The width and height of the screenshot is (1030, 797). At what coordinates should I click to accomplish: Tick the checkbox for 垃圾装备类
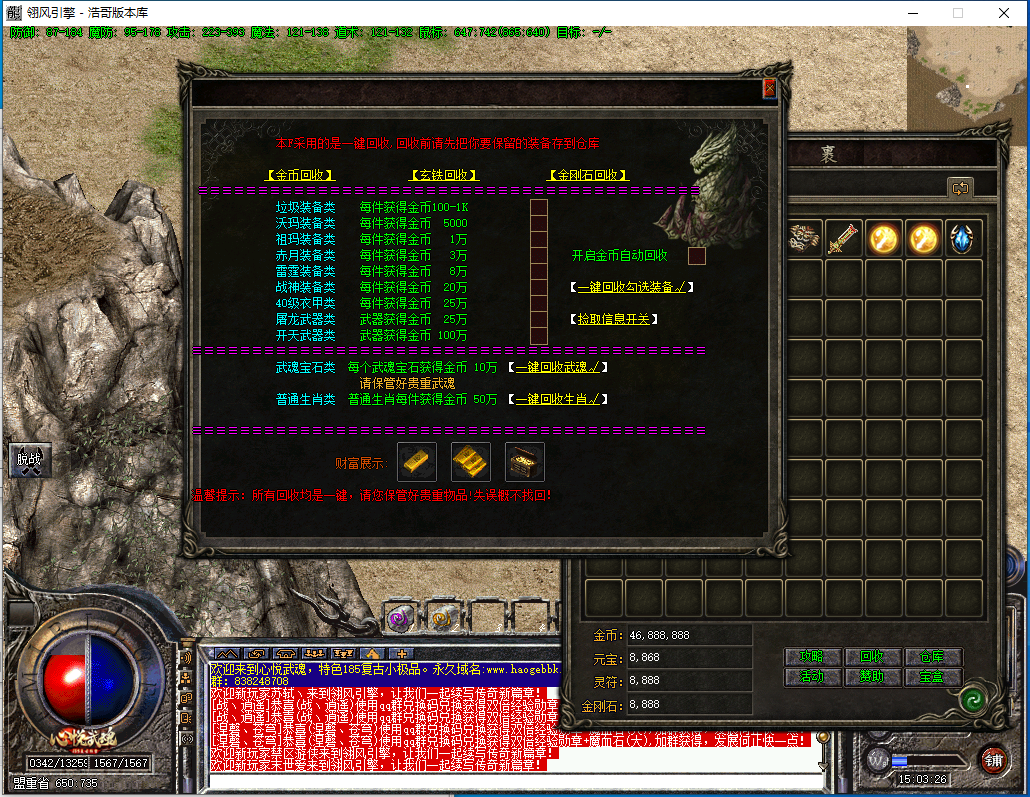click(539, 208)
